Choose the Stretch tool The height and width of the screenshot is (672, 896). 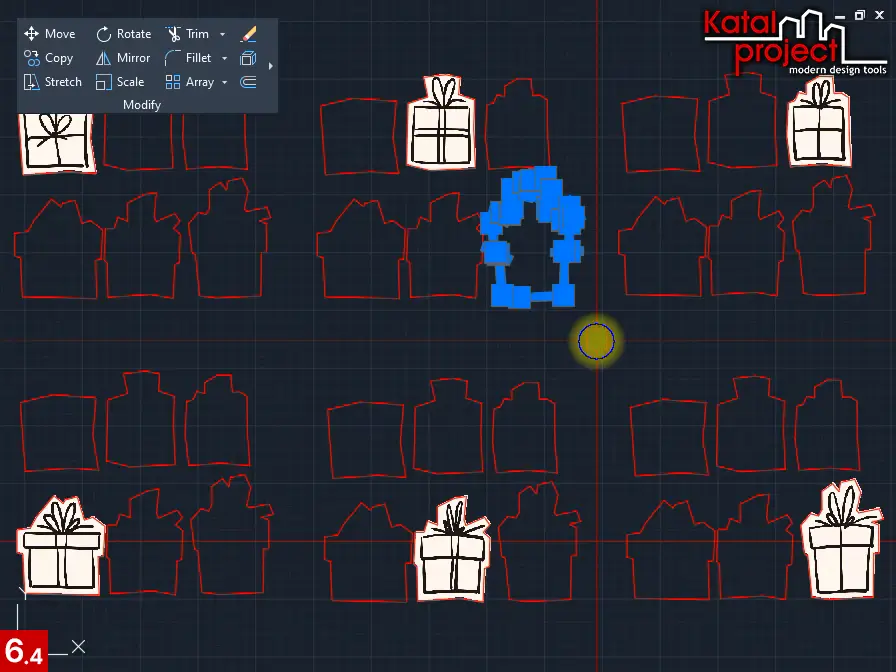(x=52, y=82)
